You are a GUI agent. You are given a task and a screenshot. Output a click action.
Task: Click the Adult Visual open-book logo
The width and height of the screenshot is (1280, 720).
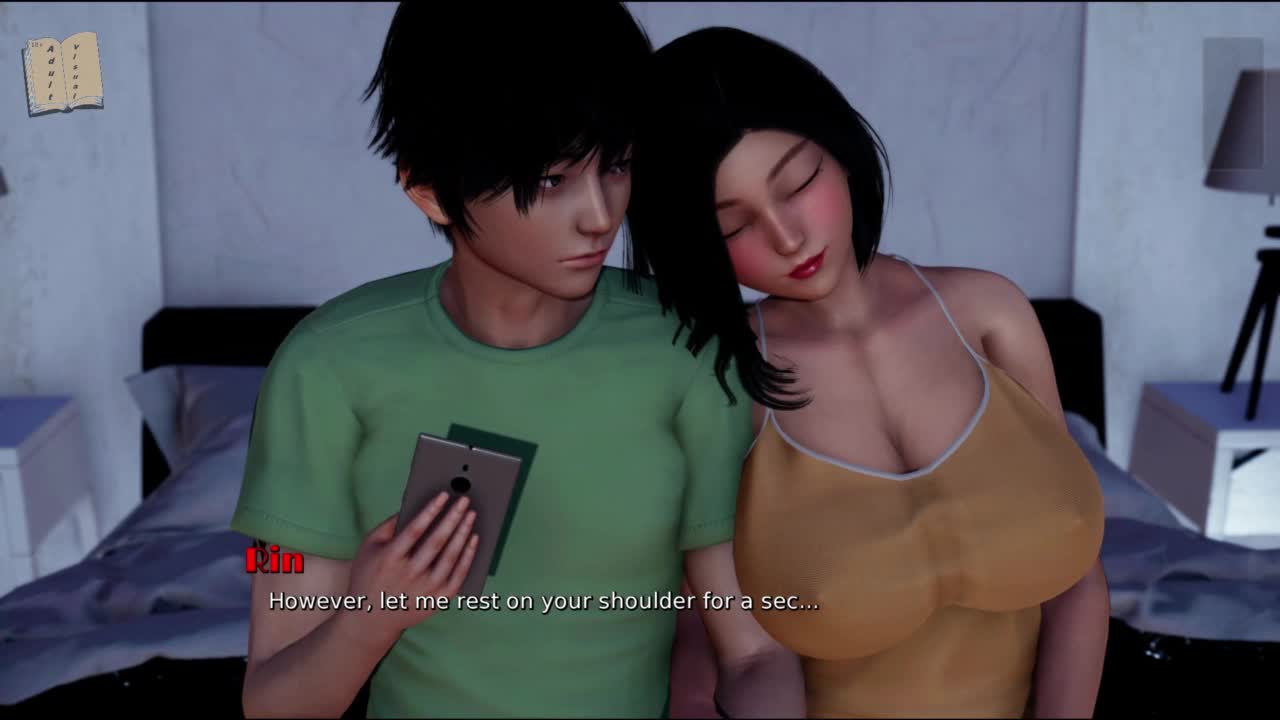(63, 73)
